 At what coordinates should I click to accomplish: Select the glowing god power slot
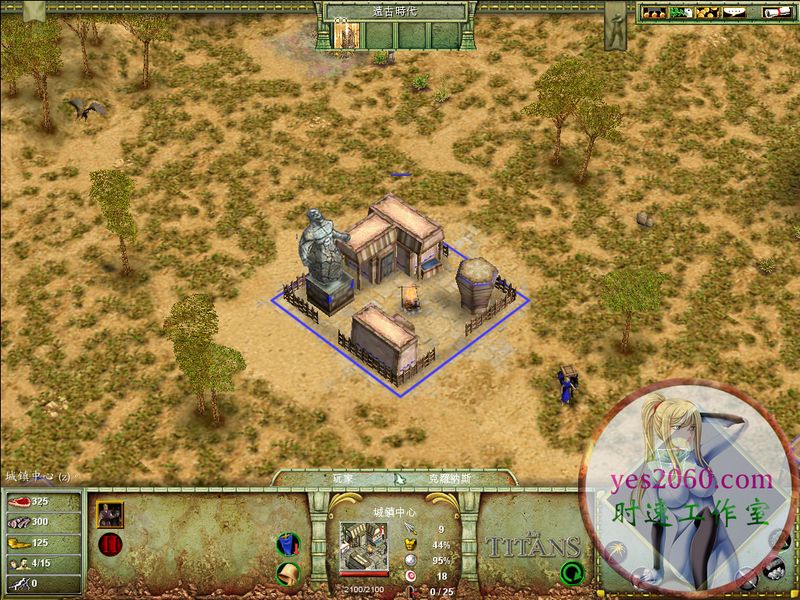click(x=348, y=36)
